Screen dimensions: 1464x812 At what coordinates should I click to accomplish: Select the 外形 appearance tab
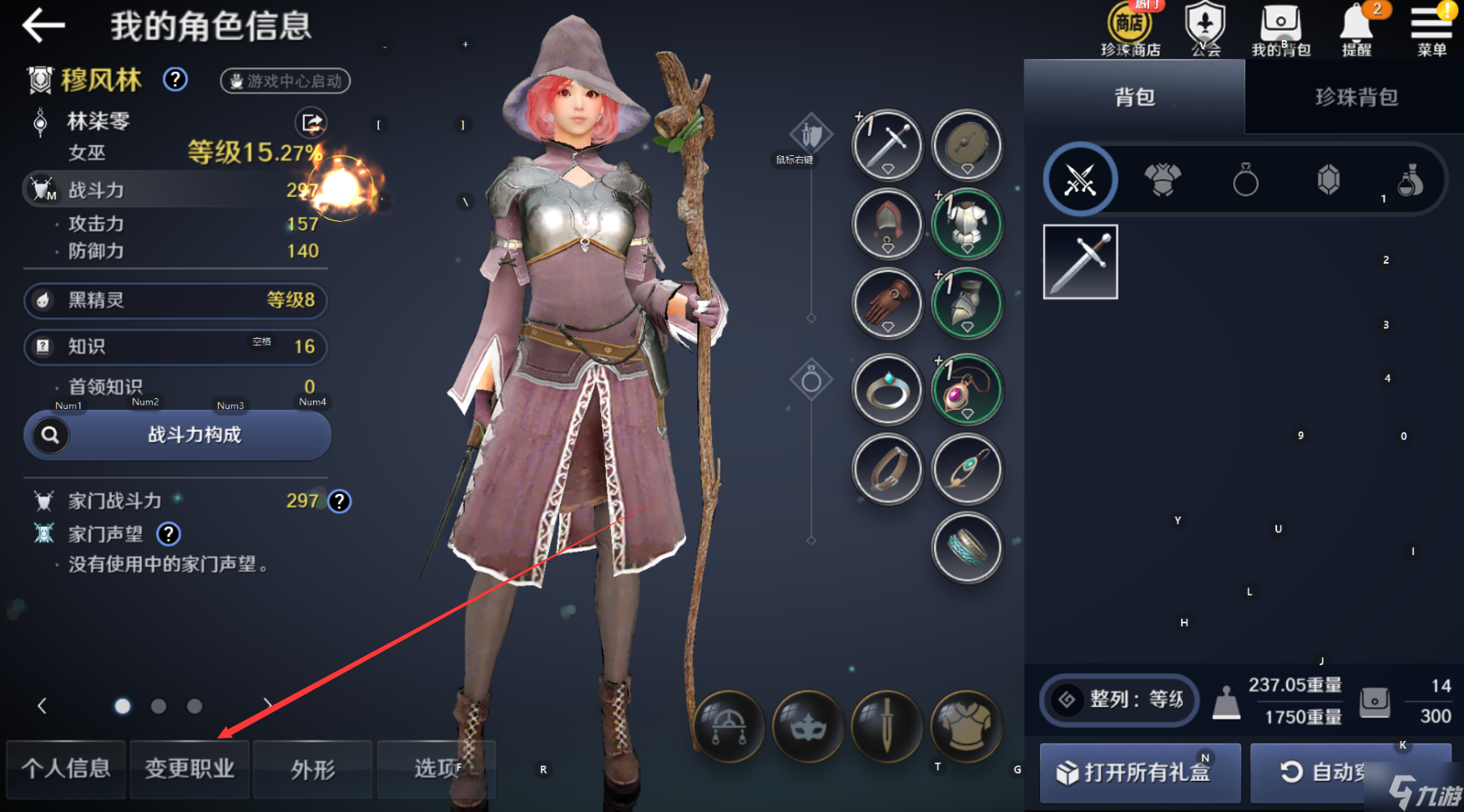(x=313, y=769)
